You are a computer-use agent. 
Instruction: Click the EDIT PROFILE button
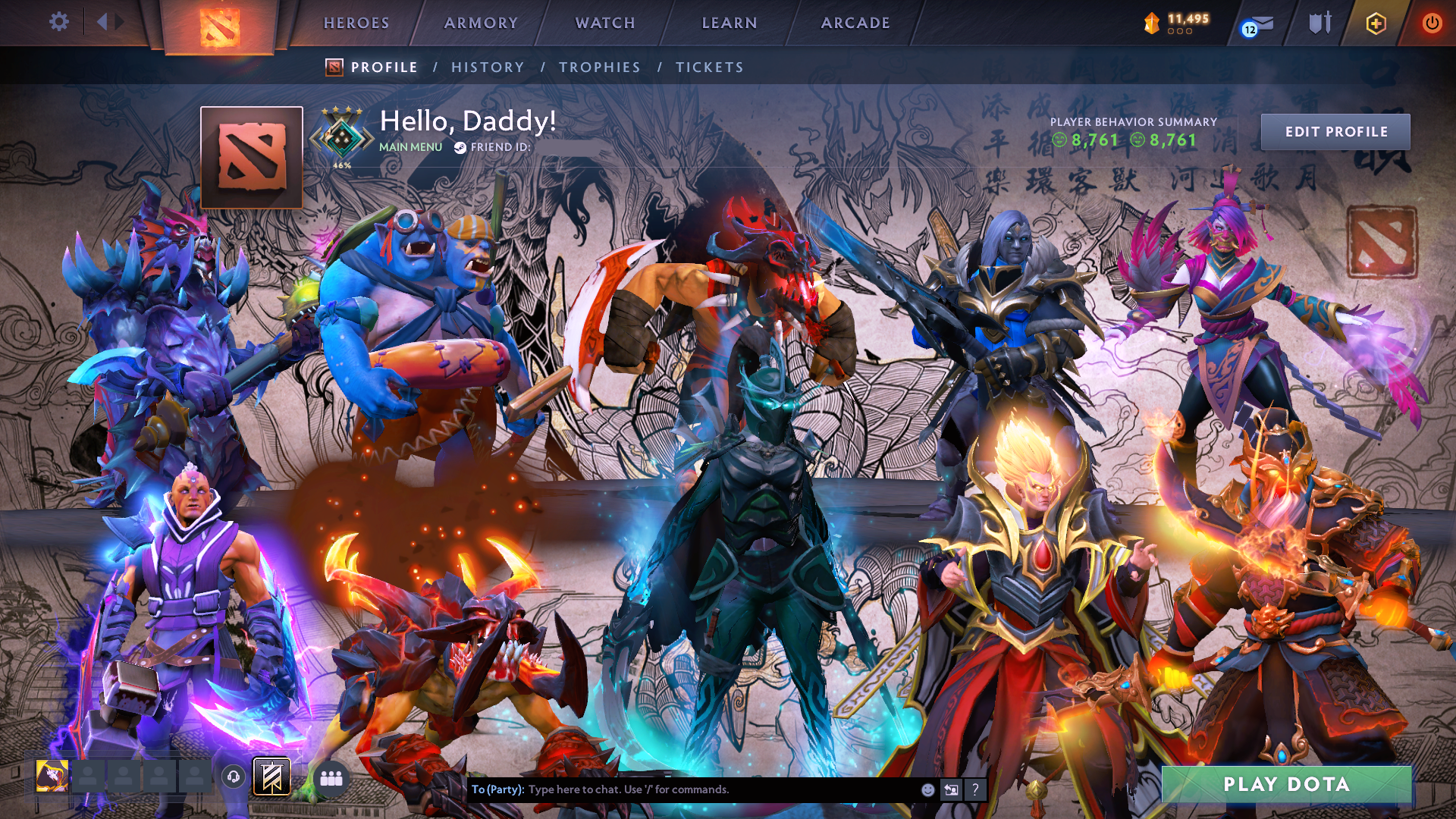point(1335,131)
